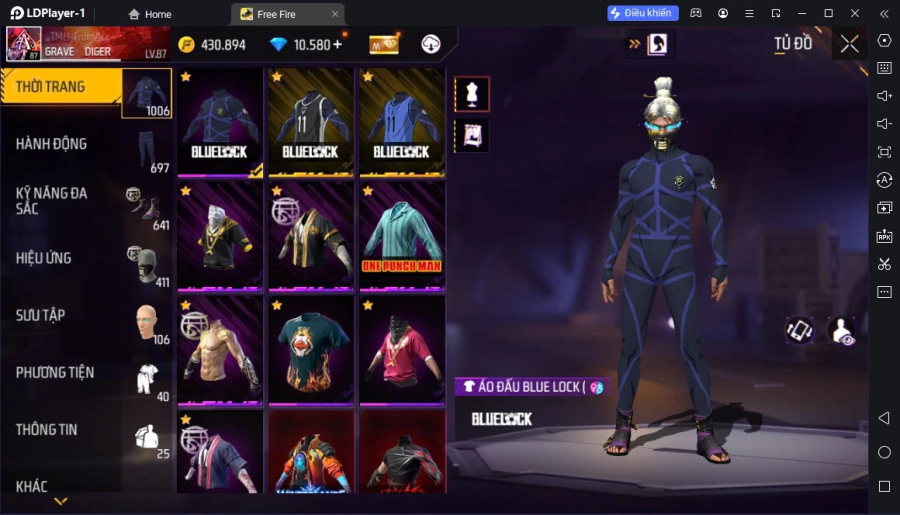Switch to the LDPlayer Home tab
The image size is (900, 515).
coord(150,14)
